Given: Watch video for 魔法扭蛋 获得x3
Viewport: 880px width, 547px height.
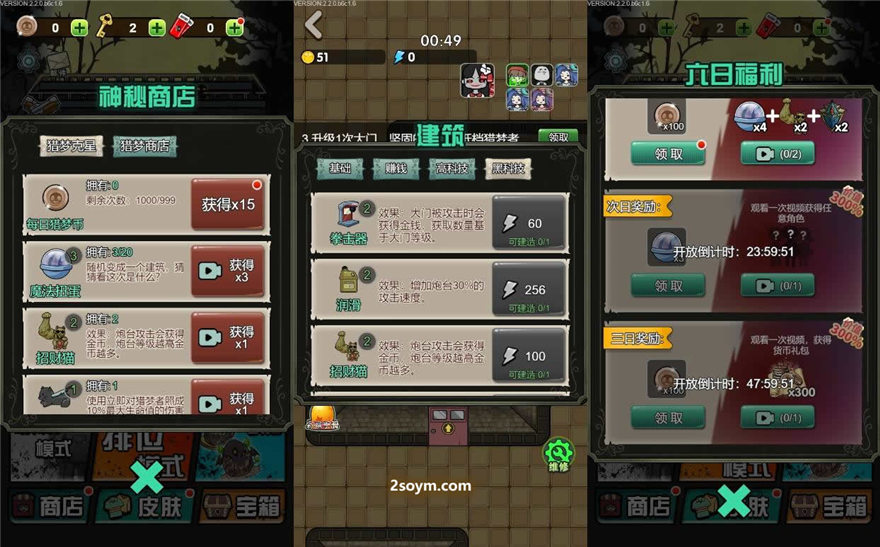Looking at the screenshot, I should click(x=228, y=270).
